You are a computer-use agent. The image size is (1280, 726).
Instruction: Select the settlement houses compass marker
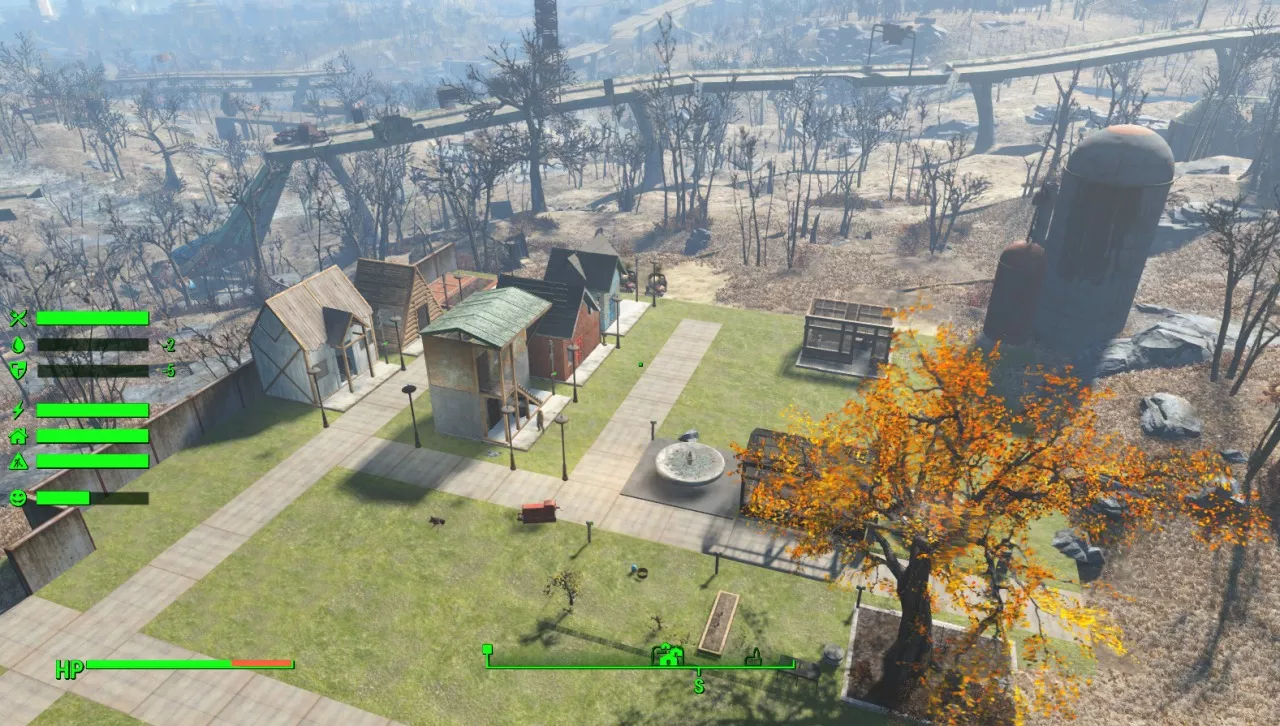point(667,655)
